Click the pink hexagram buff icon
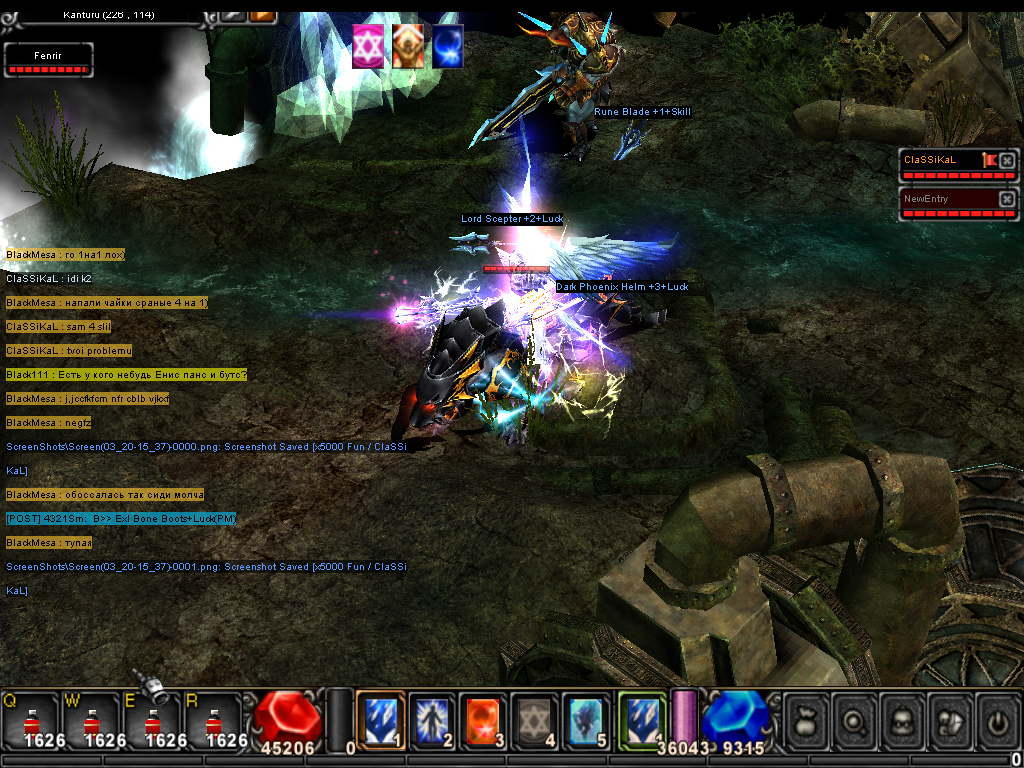The height and width of the screenshot is (768, 1024). coord(368,47)
